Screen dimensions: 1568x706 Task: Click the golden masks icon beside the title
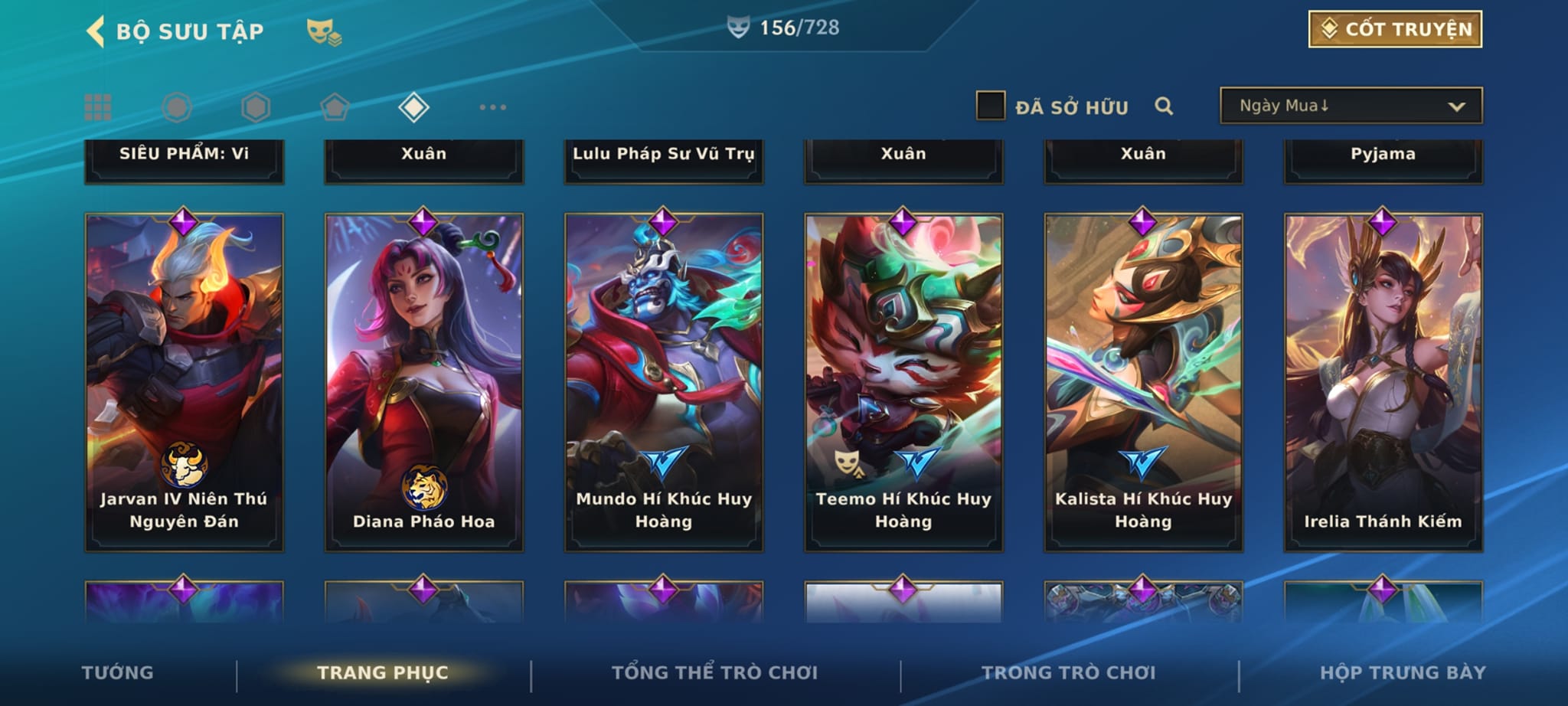[323, 32]
